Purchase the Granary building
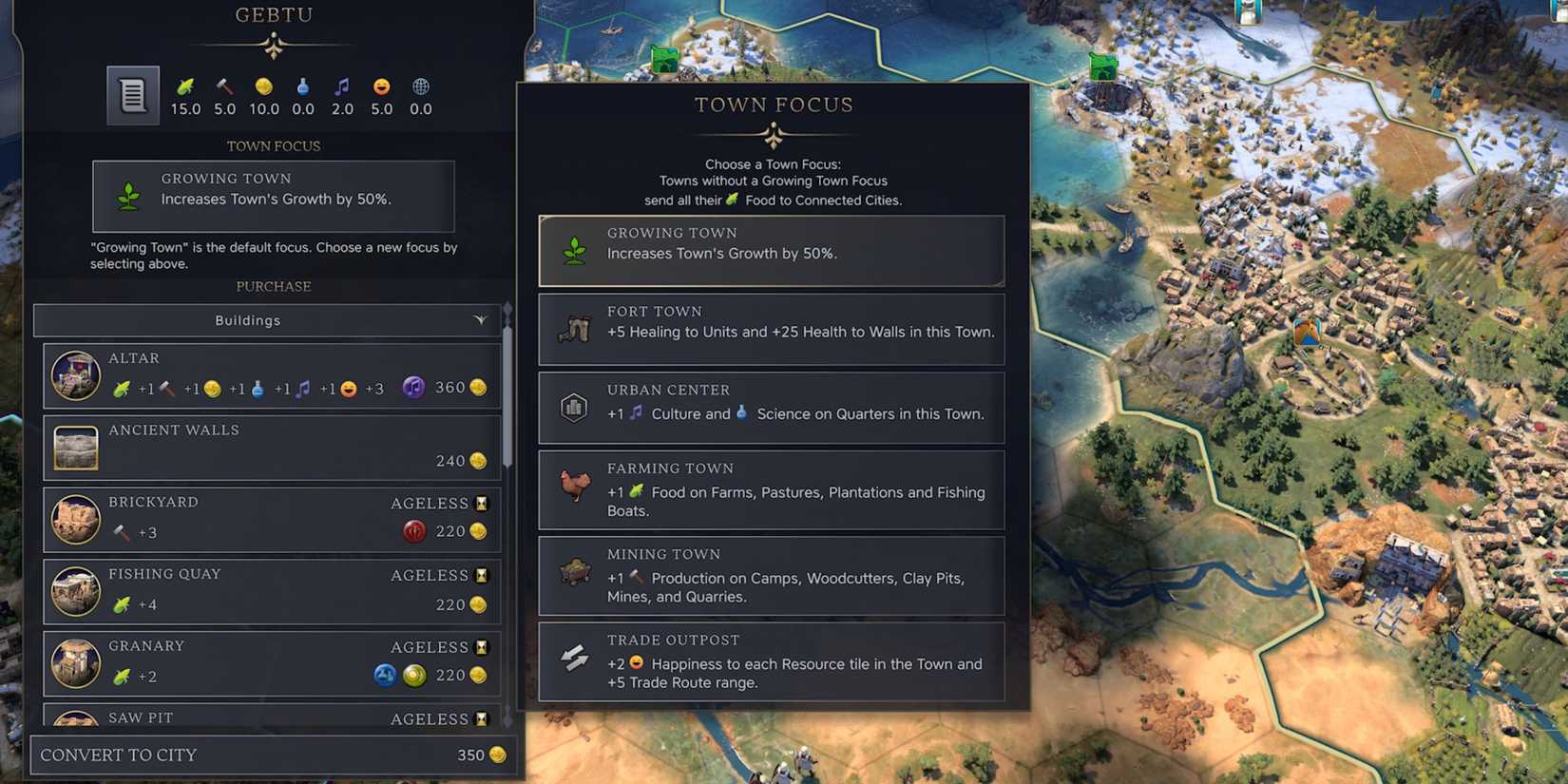This screenshot has height=784, width=1568. pyautogui.click(x=273, y=662)
